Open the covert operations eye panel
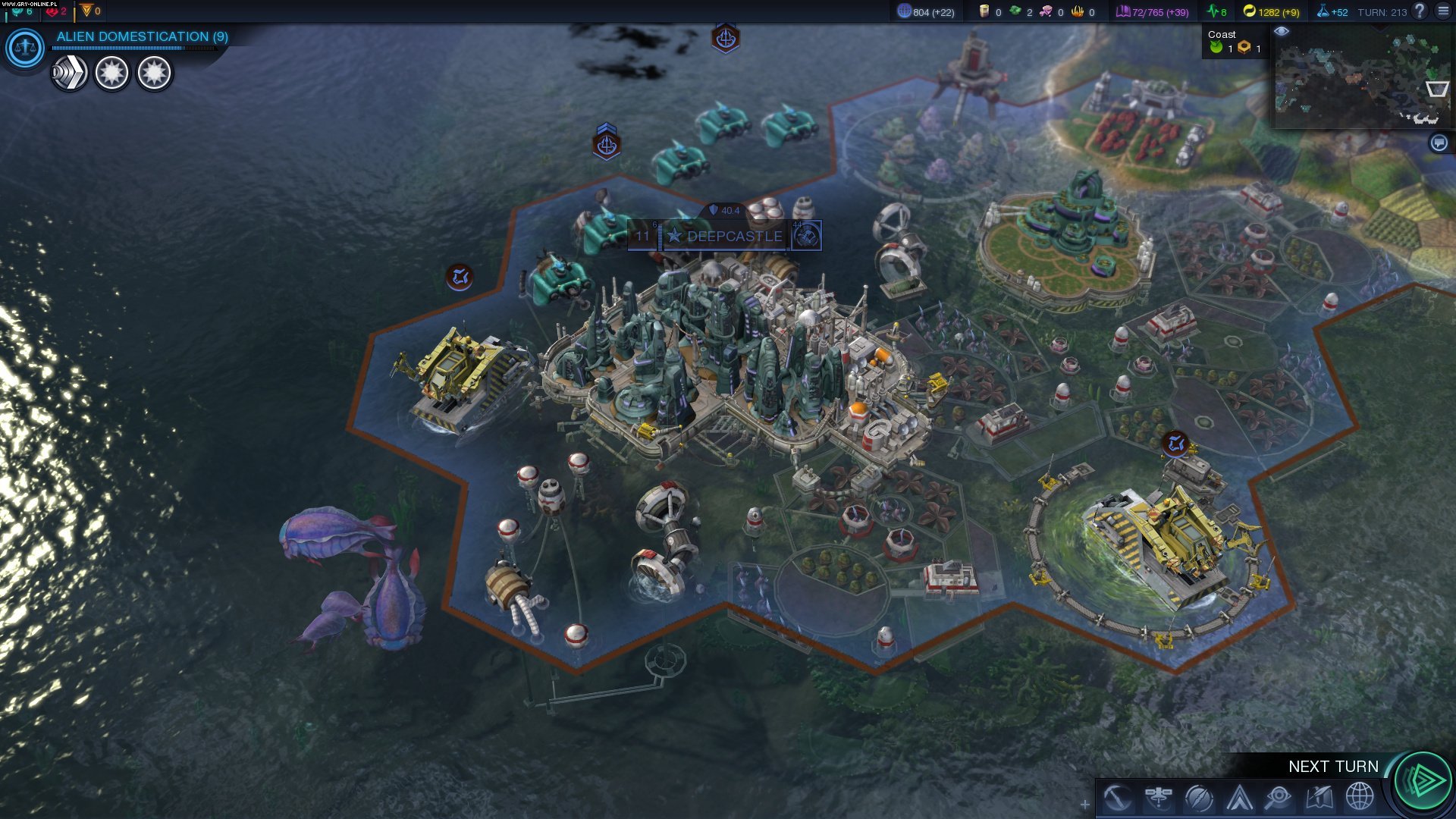 click(x=1279, y=798)
